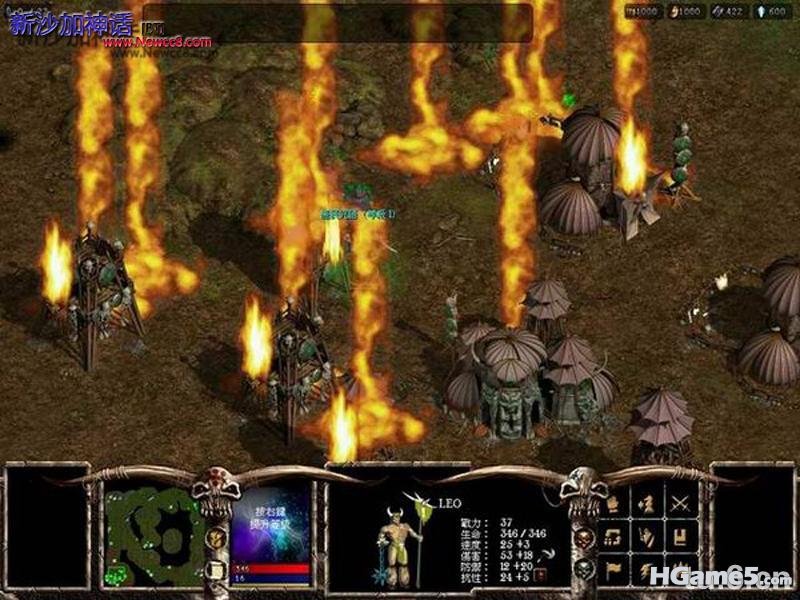This screenshot has height=600, width=800.
Task: Click the middle-left command grid icon
Action: pos(614,537)
